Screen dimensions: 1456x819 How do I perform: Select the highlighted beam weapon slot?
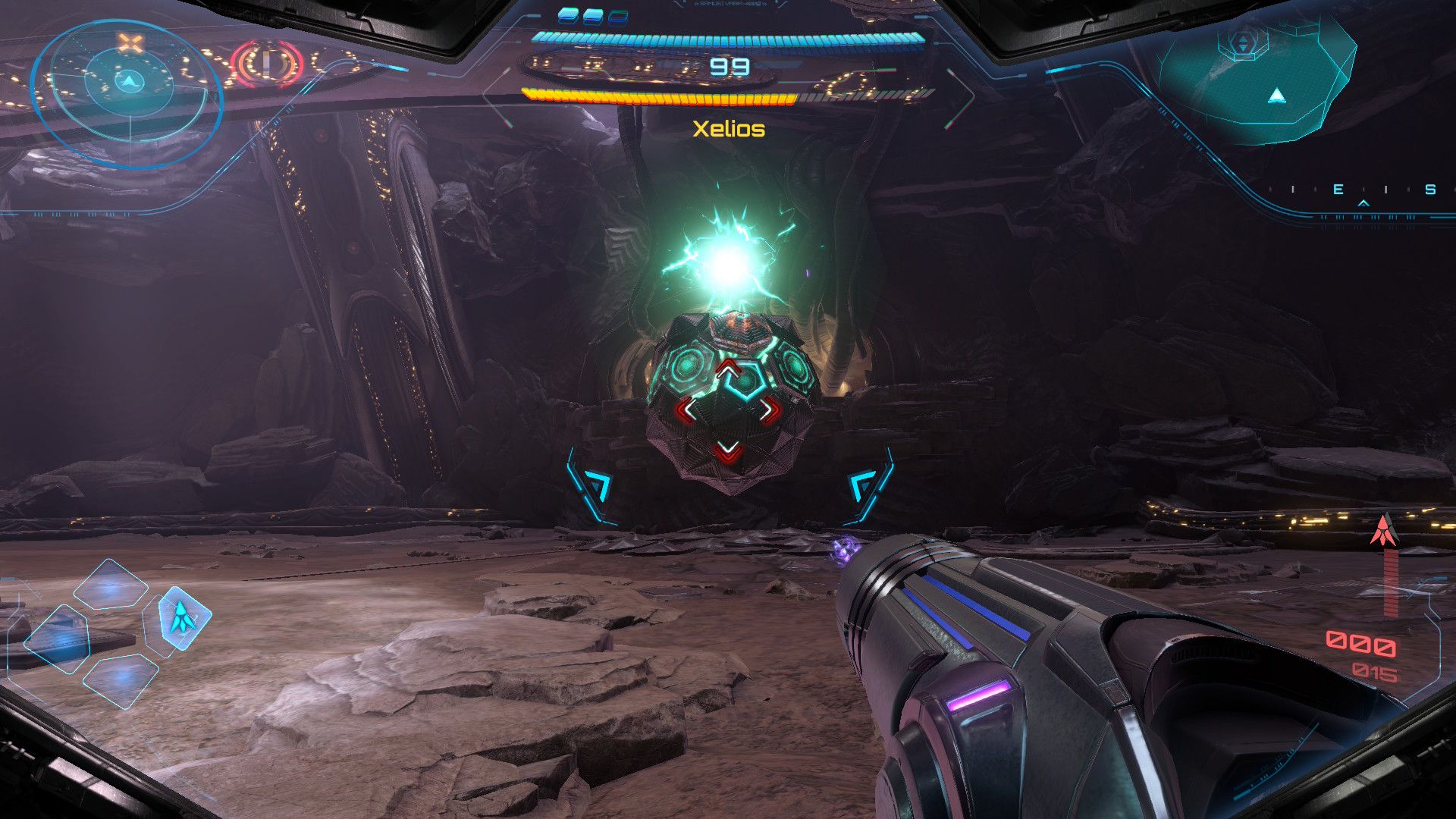[x=183, y=617]
